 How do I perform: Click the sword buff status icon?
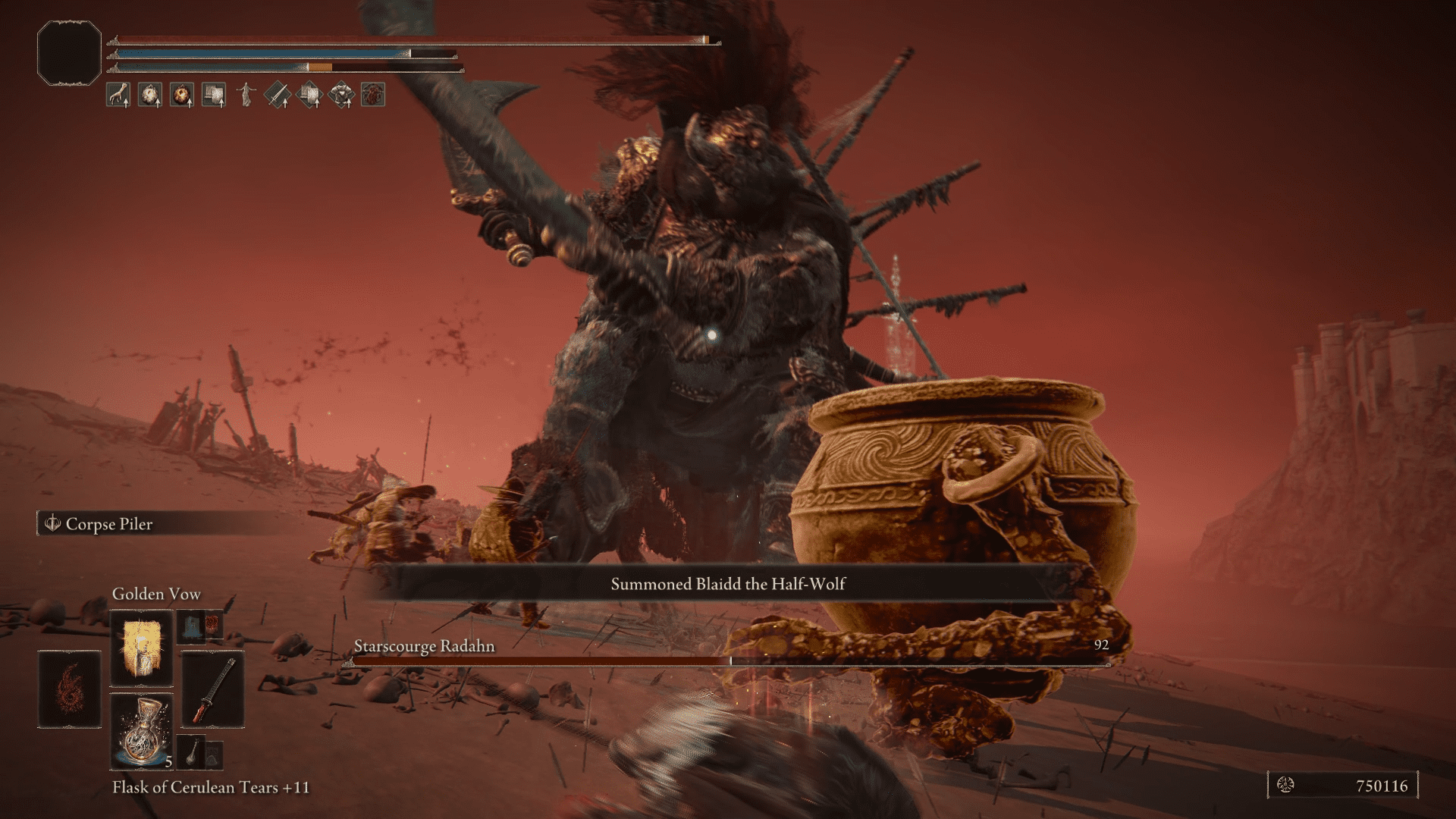click(x=278, y=95)
